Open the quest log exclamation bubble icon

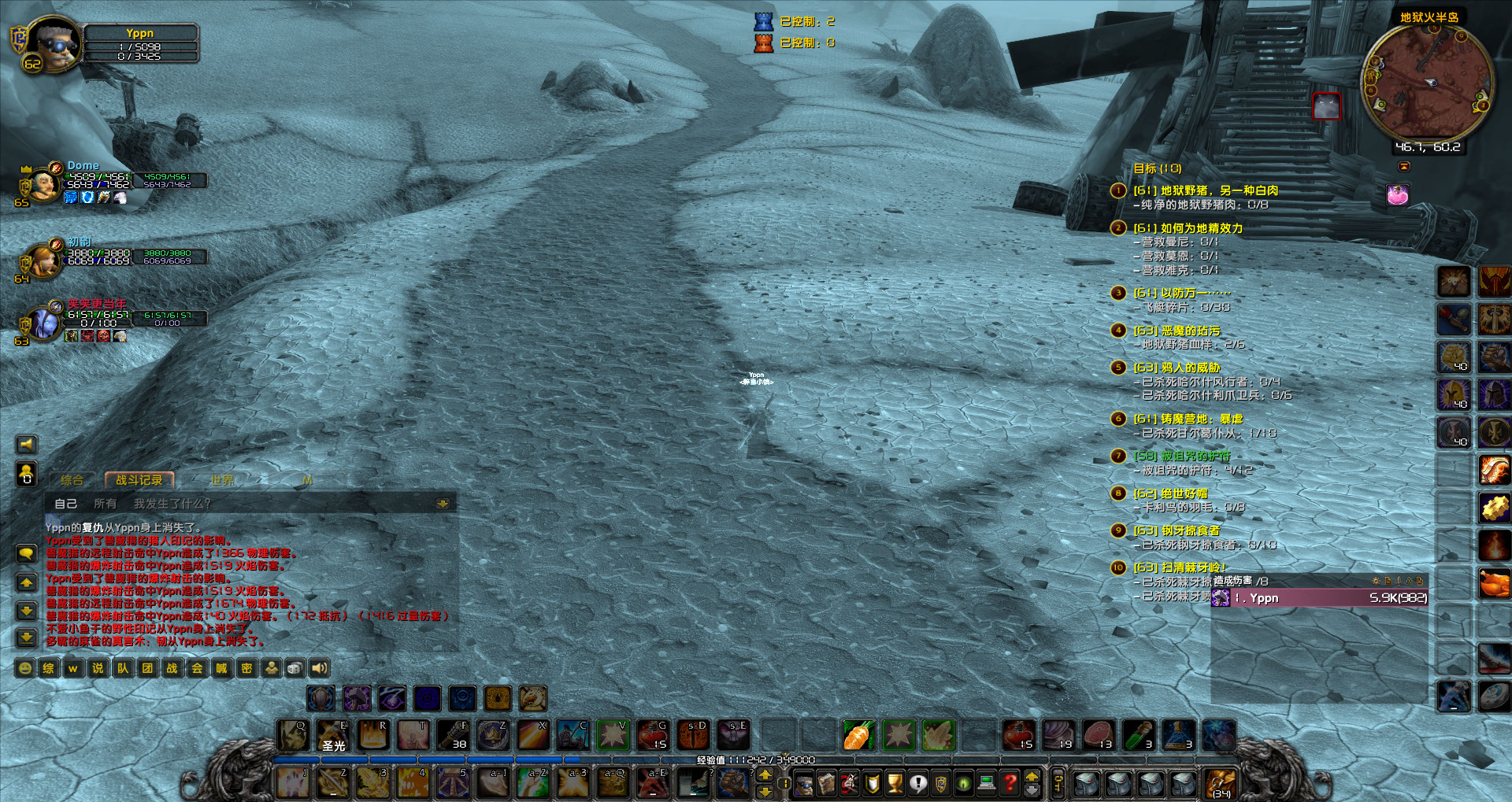tap(918, 783)
